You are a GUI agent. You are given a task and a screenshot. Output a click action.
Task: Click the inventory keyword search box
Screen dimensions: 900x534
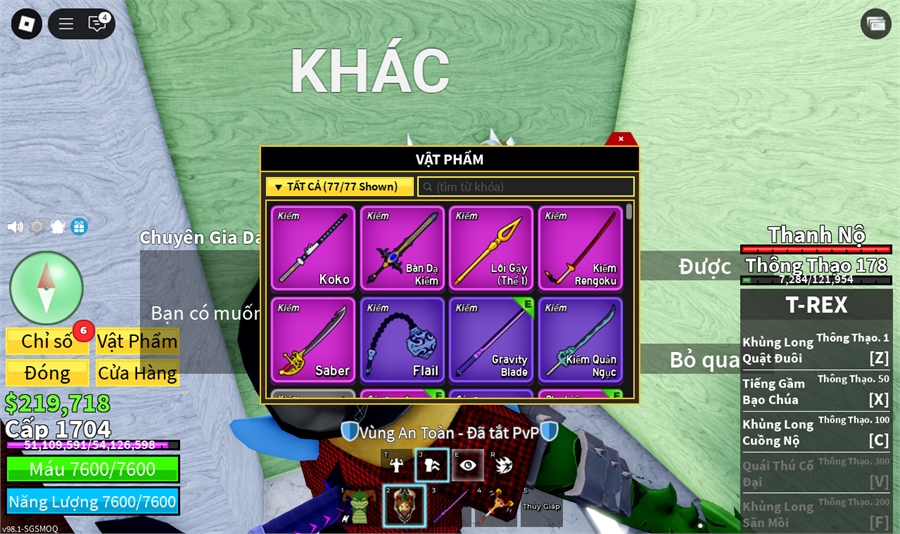[526, 187]
